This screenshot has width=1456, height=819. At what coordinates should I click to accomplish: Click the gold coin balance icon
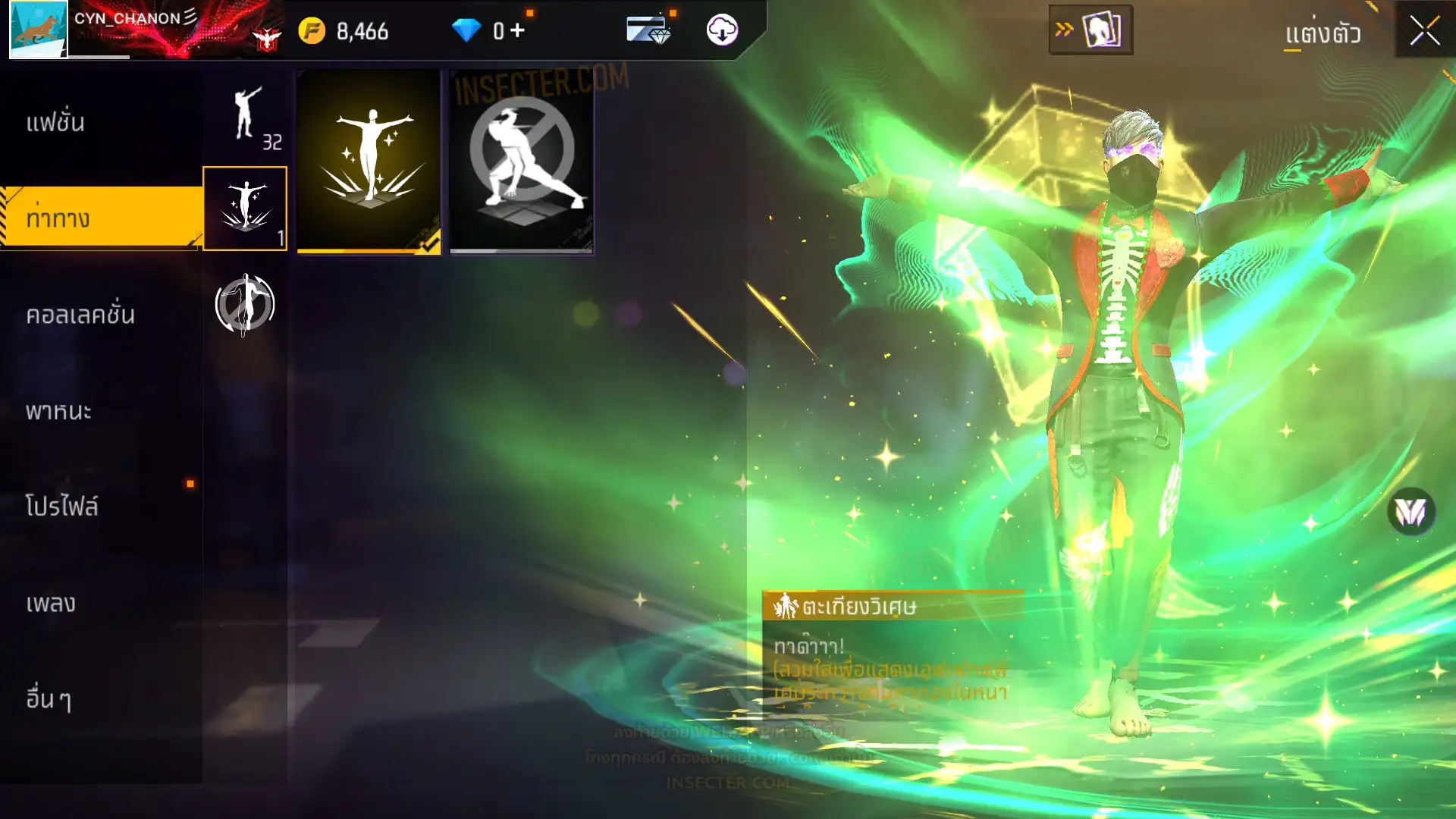click(x=312, y=31)
